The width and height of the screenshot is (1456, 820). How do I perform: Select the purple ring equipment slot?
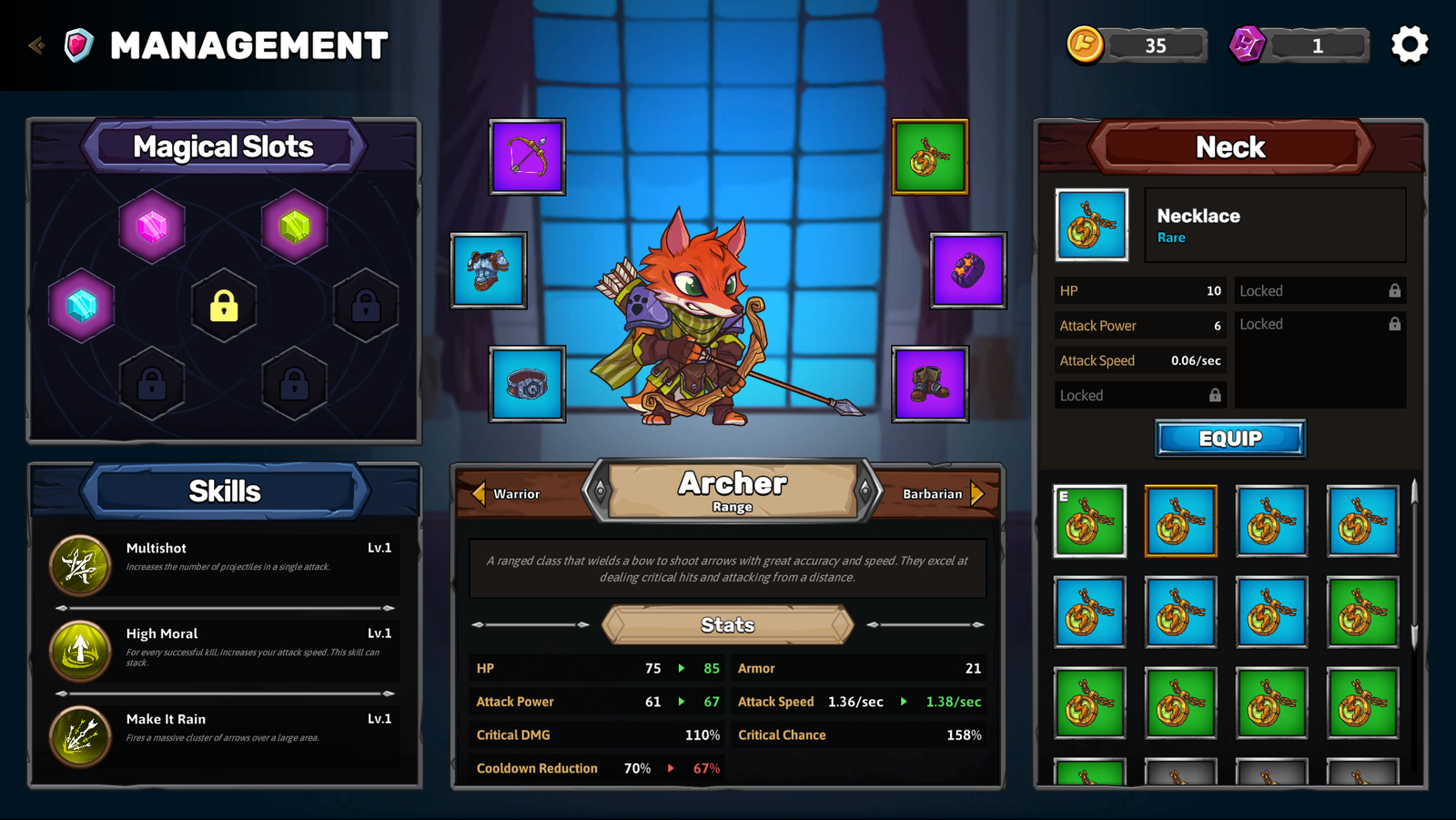point(967,270)
